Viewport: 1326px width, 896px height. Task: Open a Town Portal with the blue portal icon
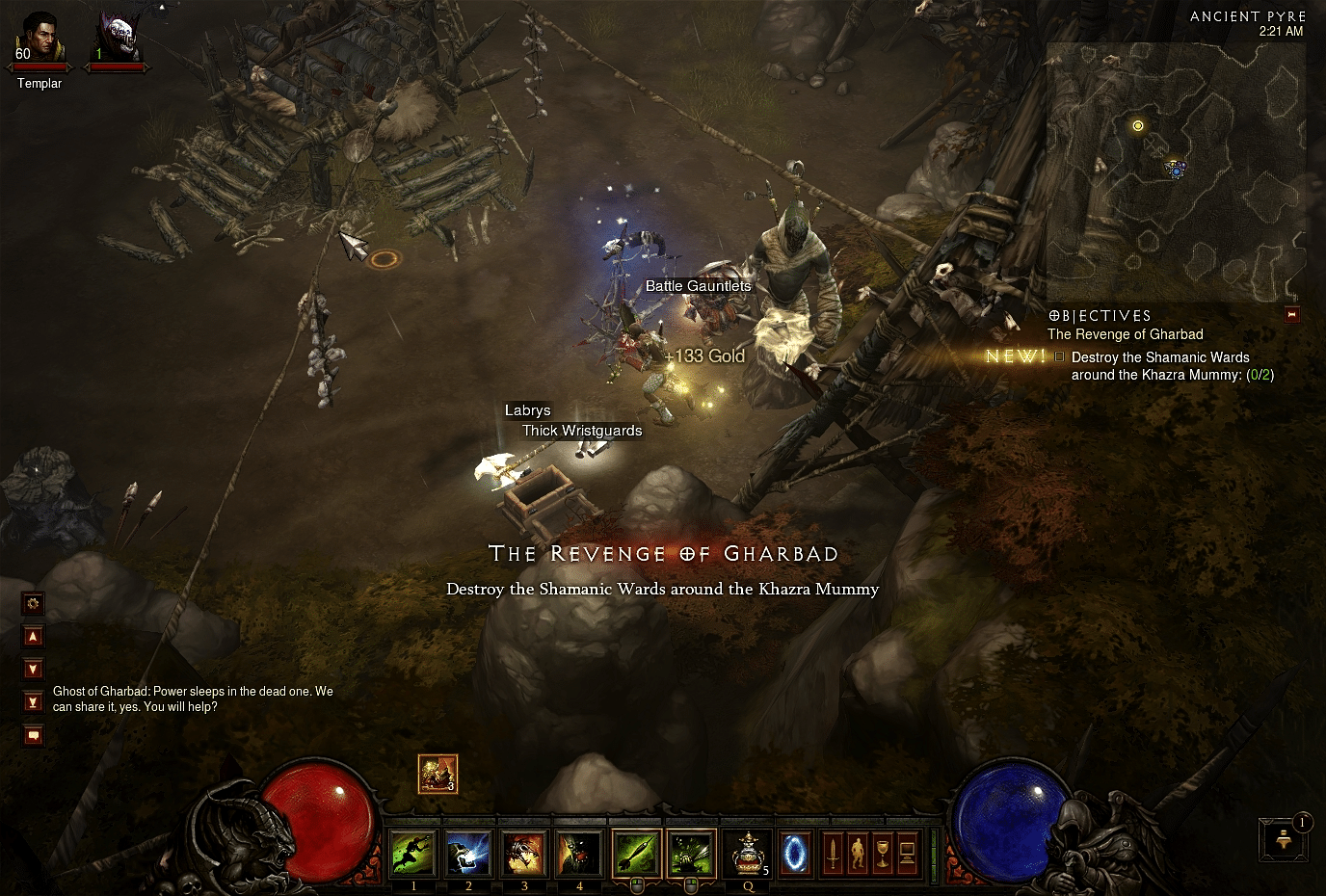[795, 853]
